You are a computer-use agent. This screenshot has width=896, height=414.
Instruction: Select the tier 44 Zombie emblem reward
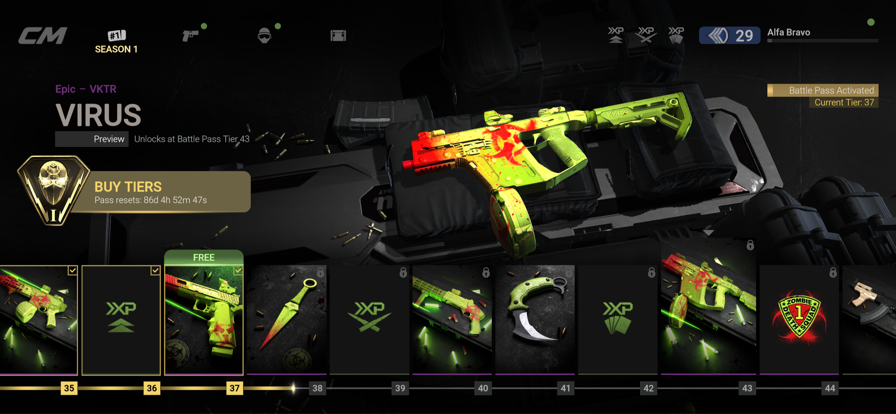click(x=798, y=320)
